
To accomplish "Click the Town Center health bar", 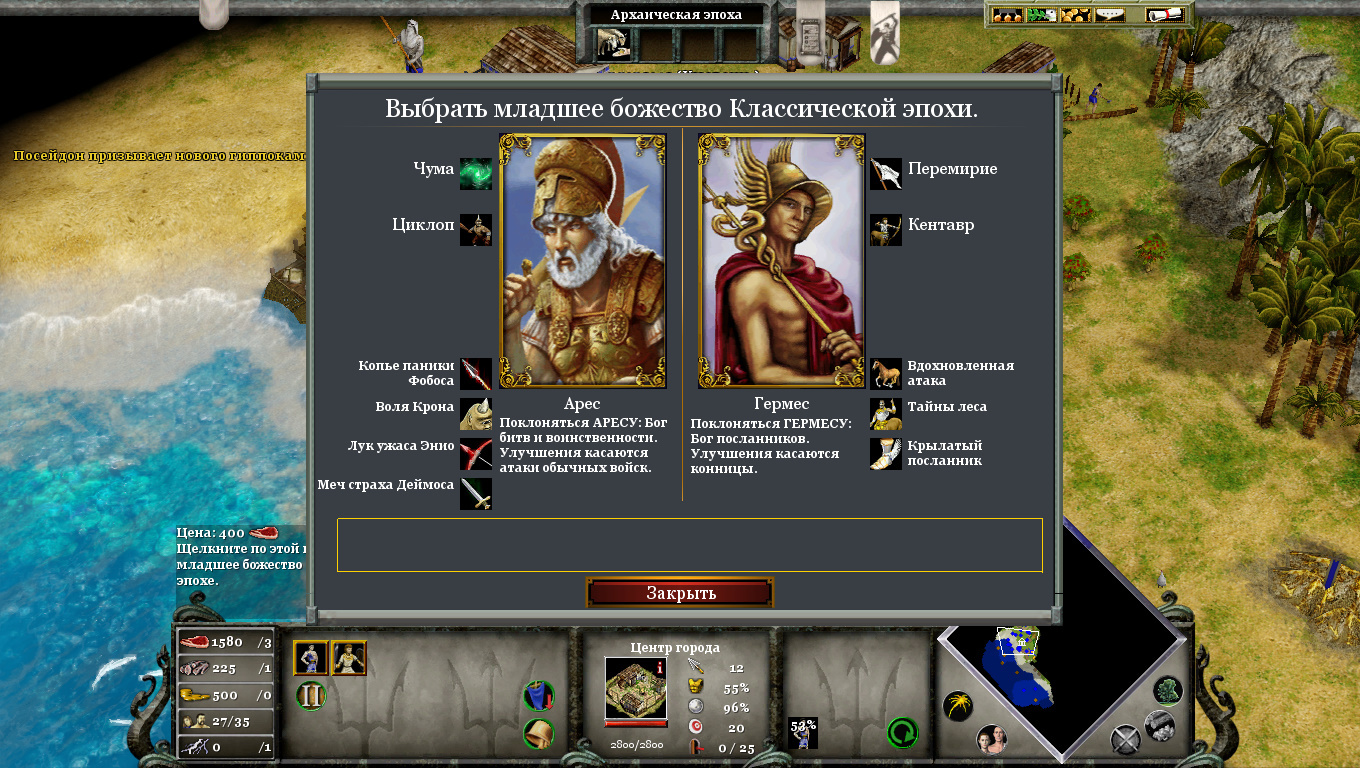I will 637,722.
